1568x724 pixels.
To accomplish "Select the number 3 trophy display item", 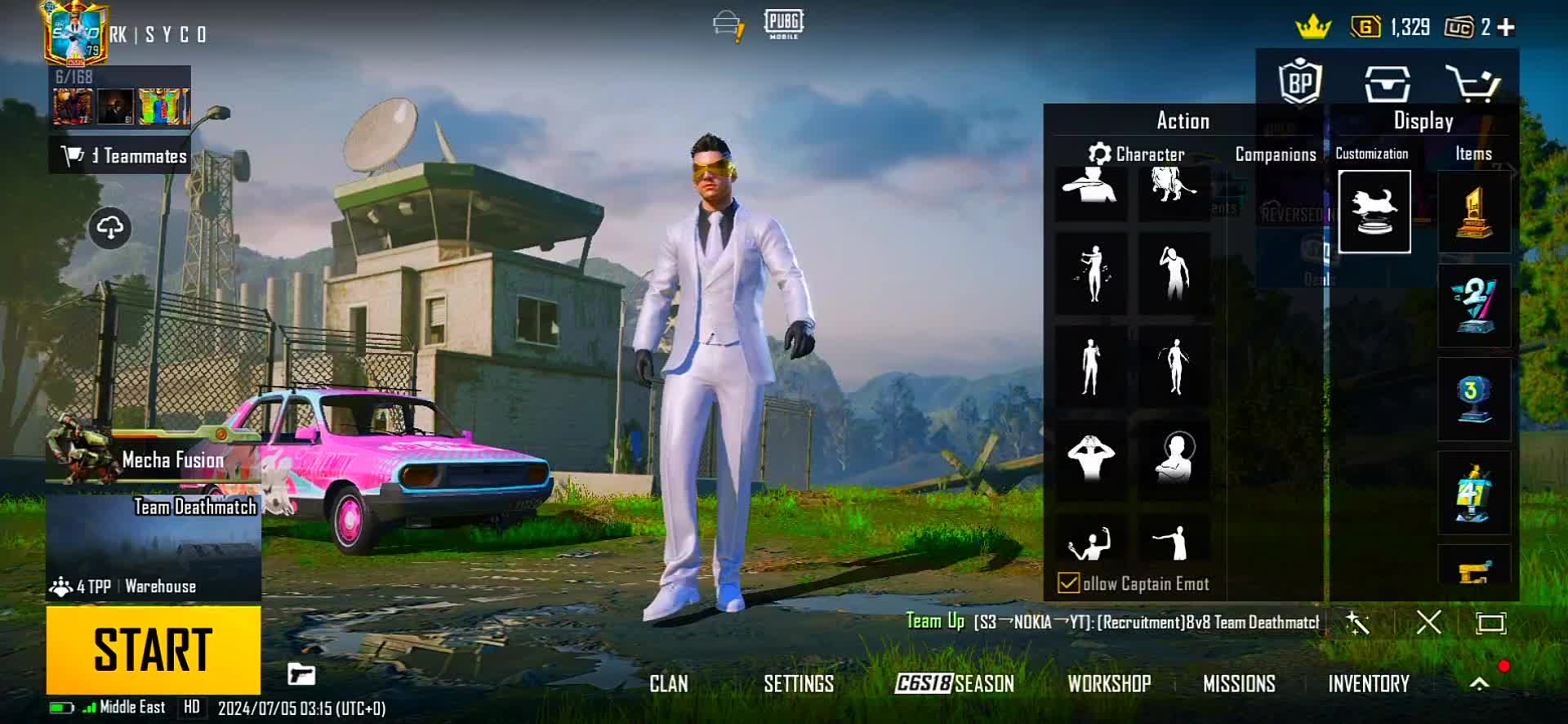I will (1473, 400).
